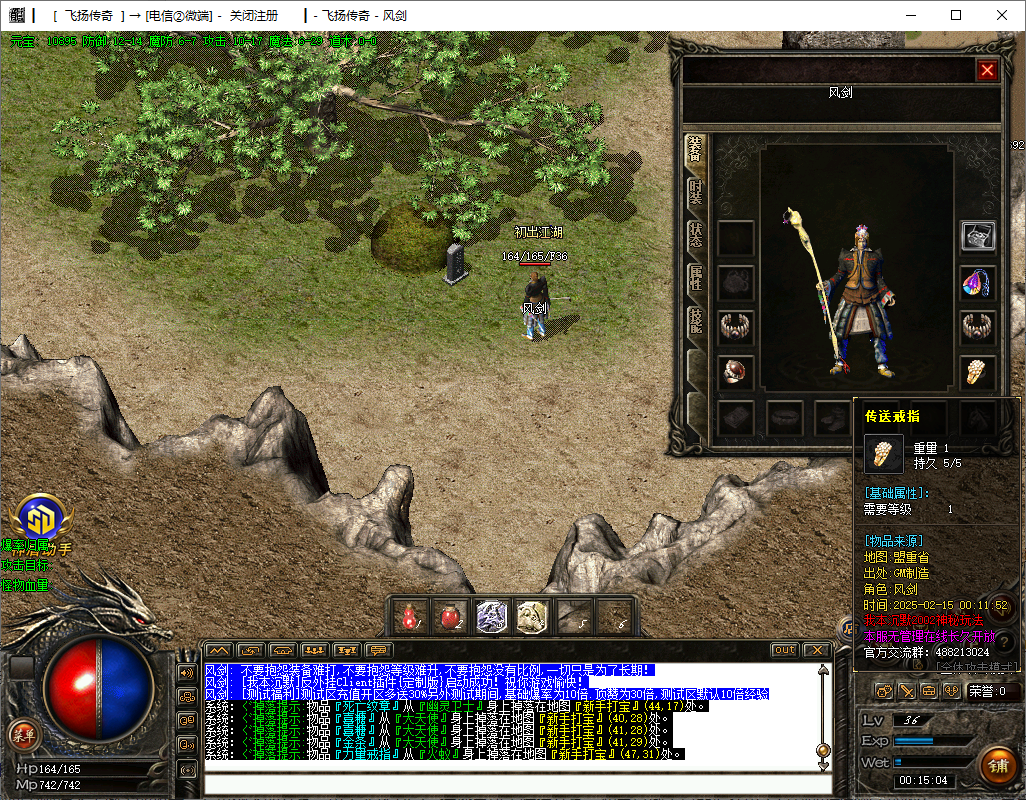Show the 属性 tab
This screenshot has width=1026, height=800.
point(695,279)
